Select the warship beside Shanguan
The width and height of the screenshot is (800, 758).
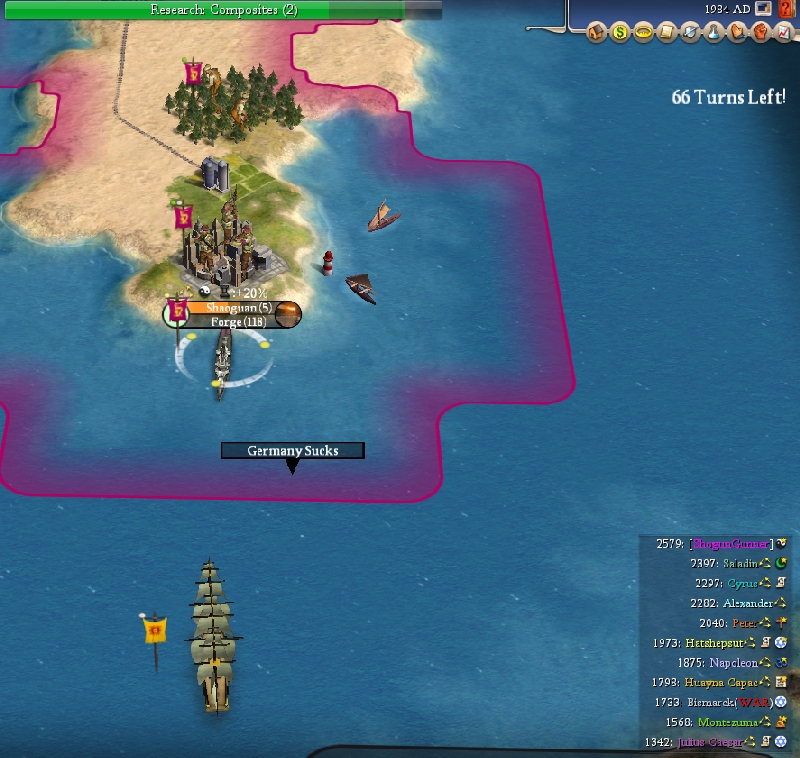click(x=221, y=362)
